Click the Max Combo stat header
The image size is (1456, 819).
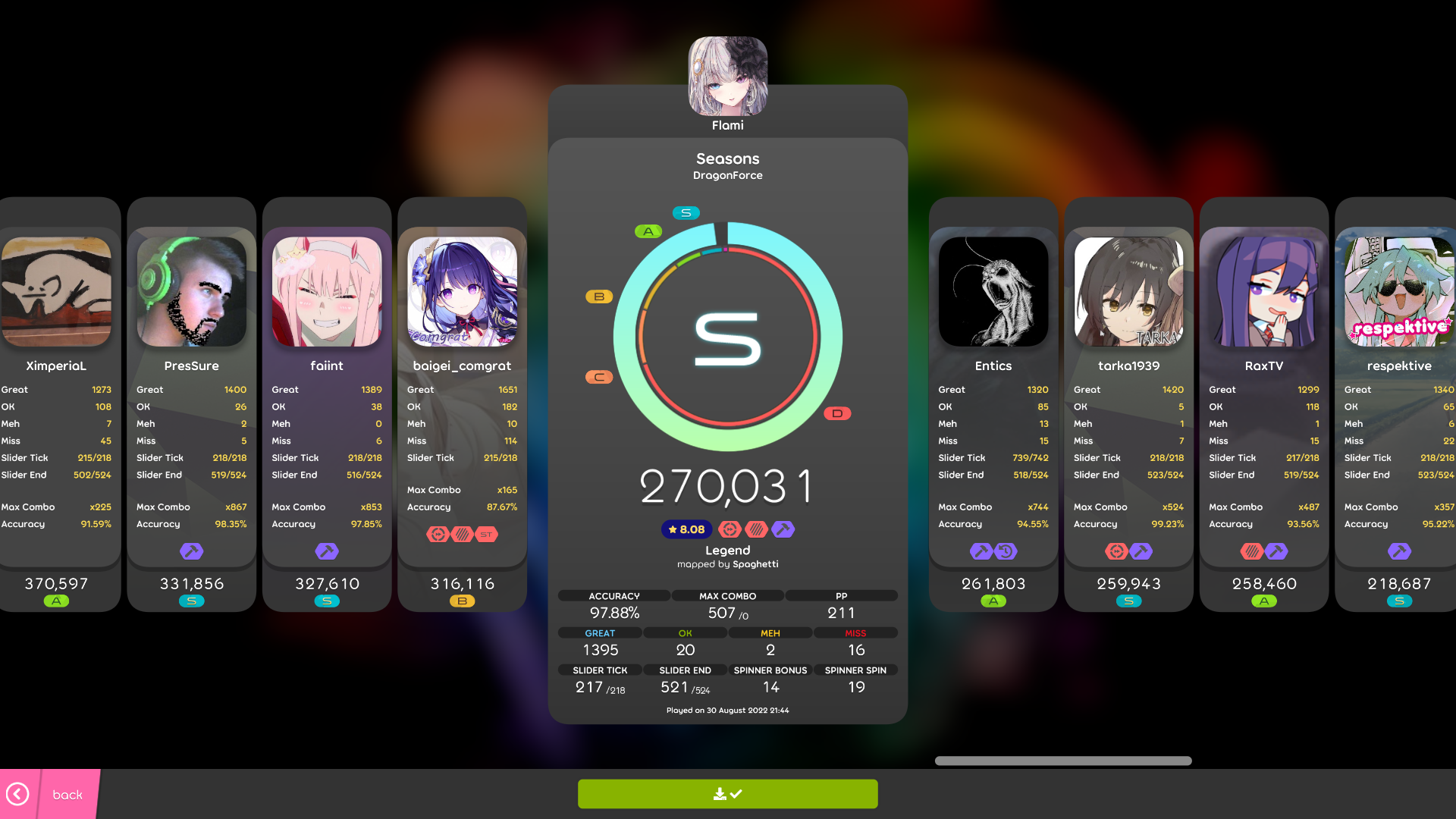pos(727,595)
